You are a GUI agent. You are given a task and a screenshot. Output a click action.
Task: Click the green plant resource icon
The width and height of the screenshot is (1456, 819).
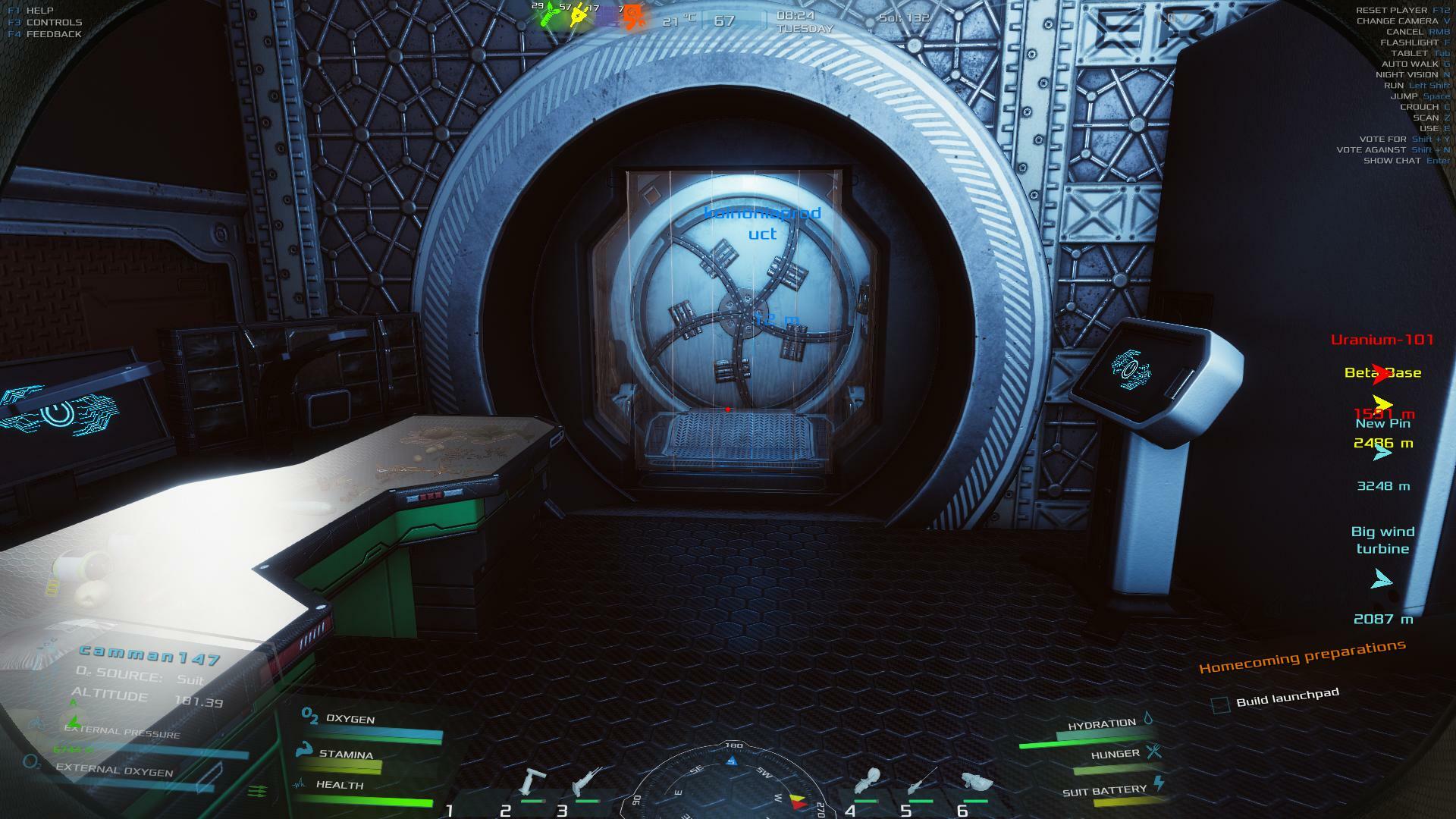click(549, 15)
